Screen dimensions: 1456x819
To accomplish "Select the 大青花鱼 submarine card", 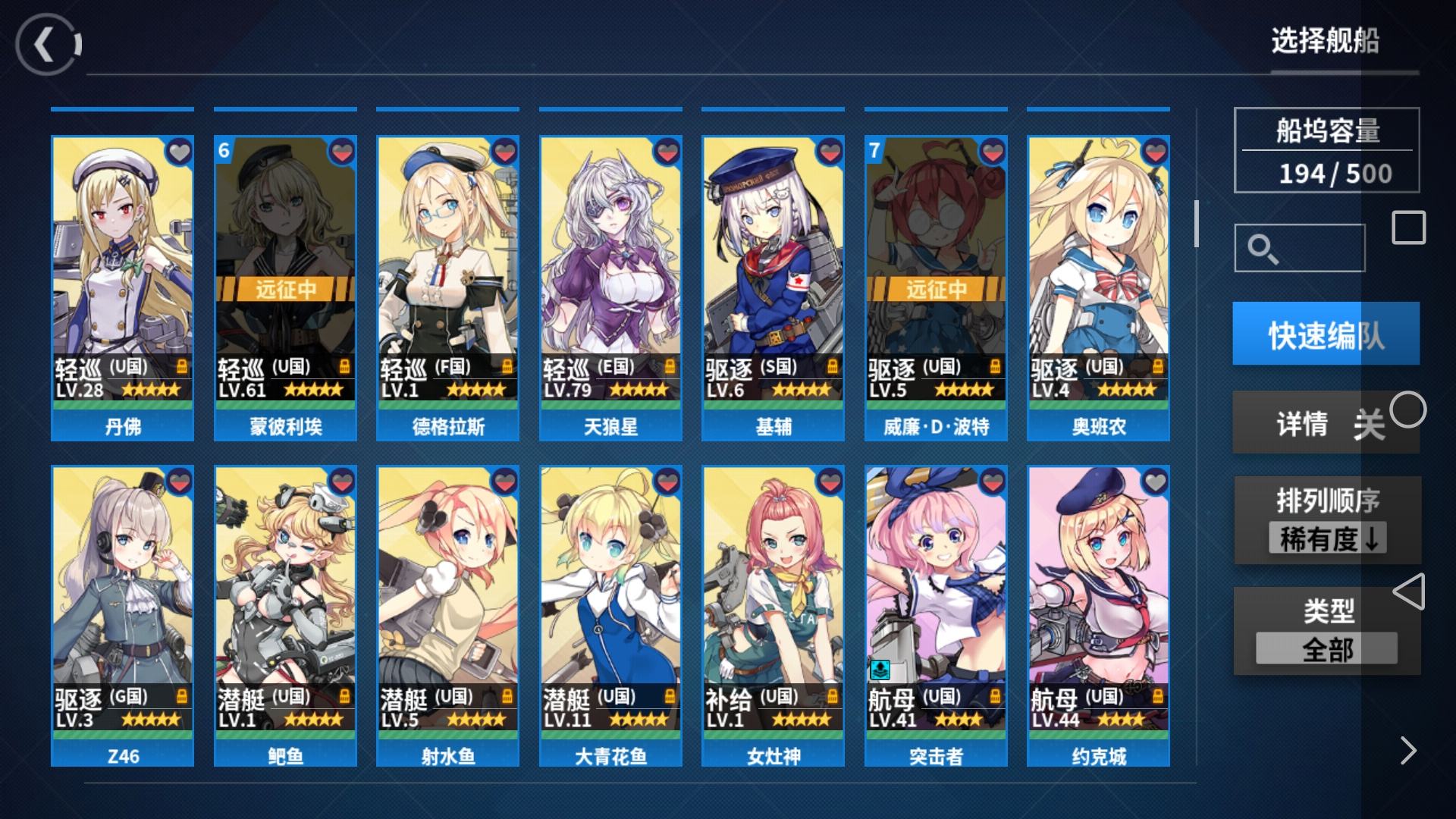I will coord(610,616).
